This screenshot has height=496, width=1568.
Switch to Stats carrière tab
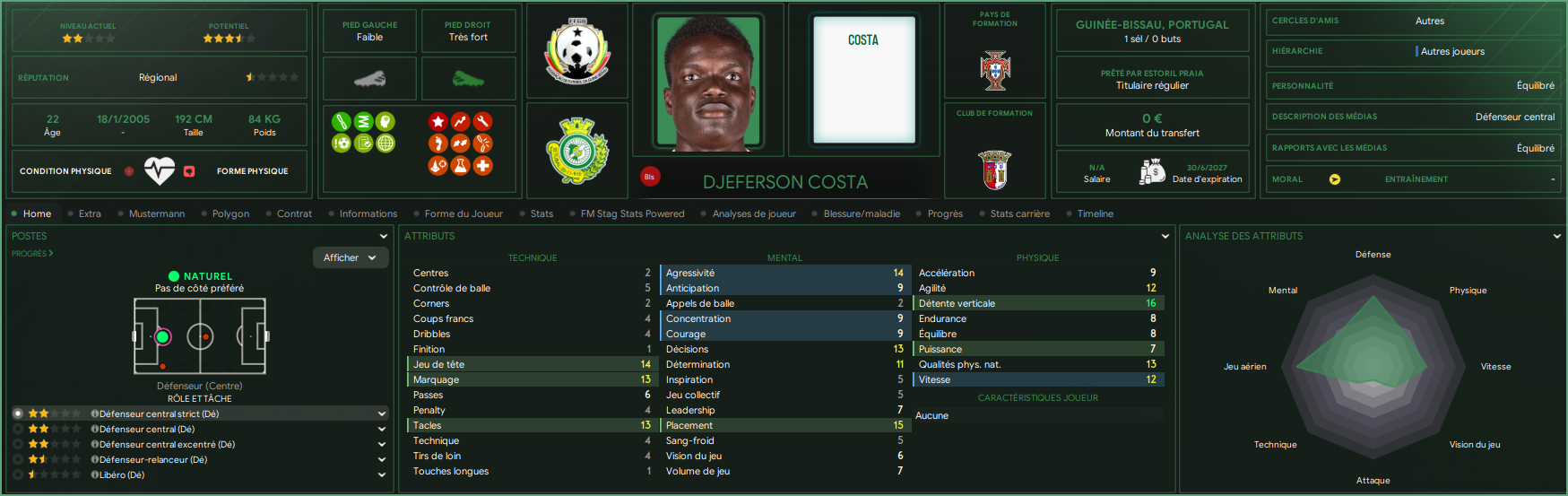click(1019, 213)
